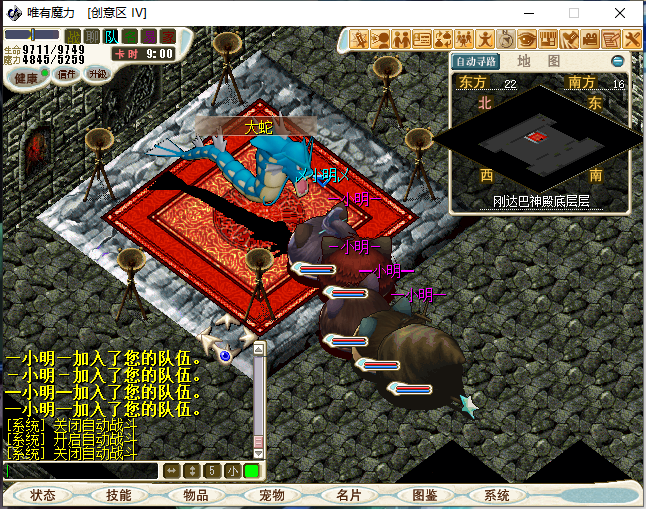Click the 升級 level-up button

[97, 74]
